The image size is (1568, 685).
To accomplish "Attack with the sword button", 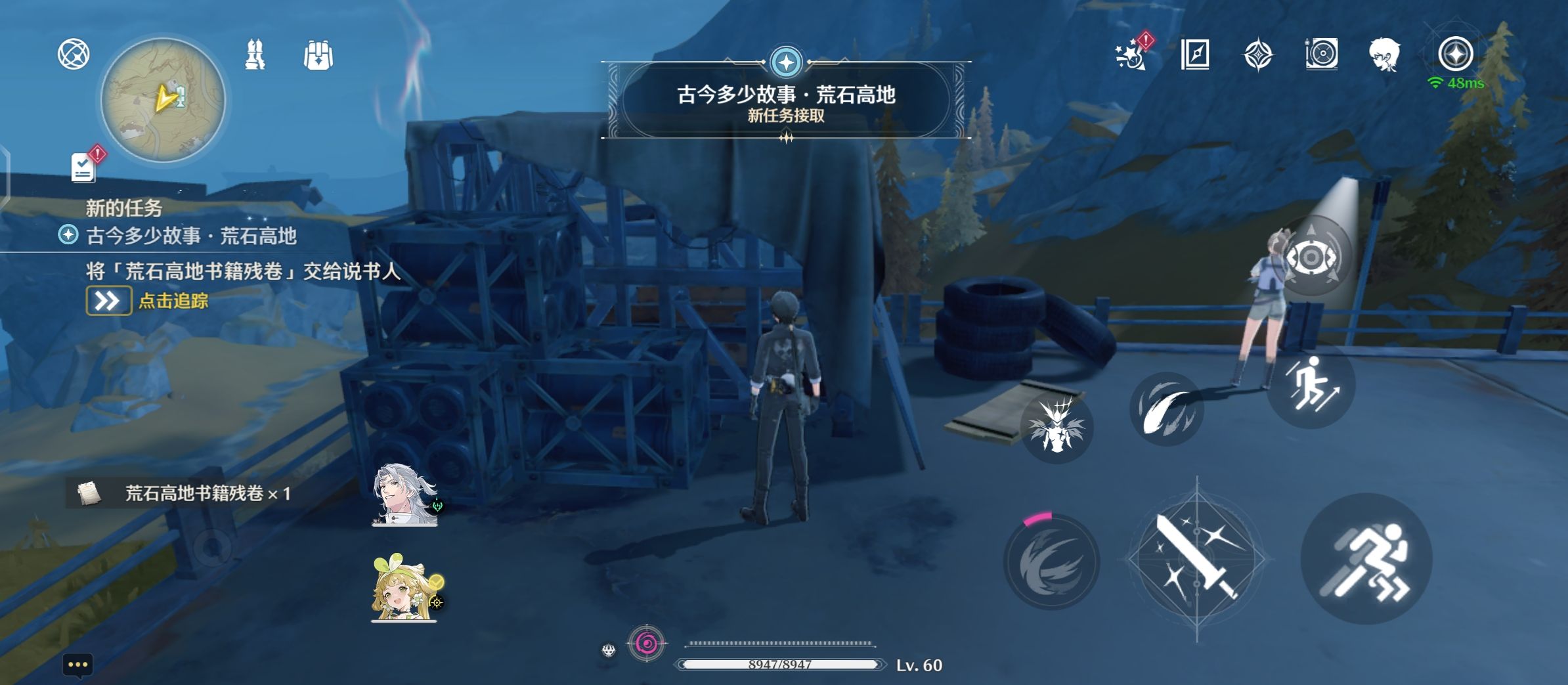I will 1196,558.
